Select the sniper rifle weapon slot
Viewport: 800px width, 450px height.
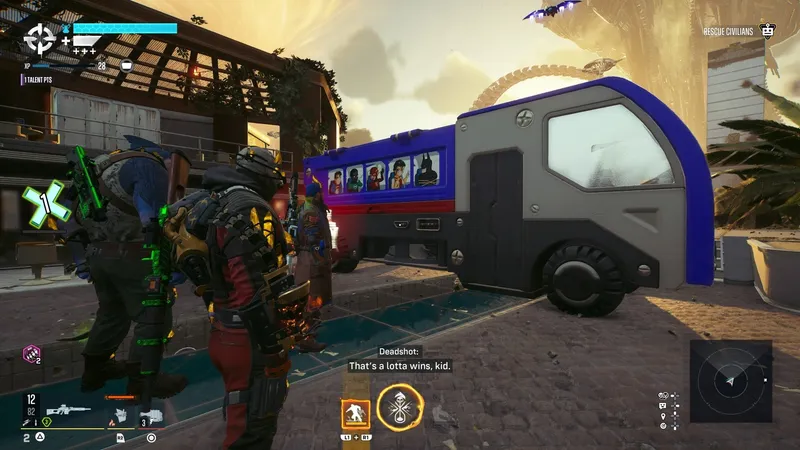click(x=68, y=410)
